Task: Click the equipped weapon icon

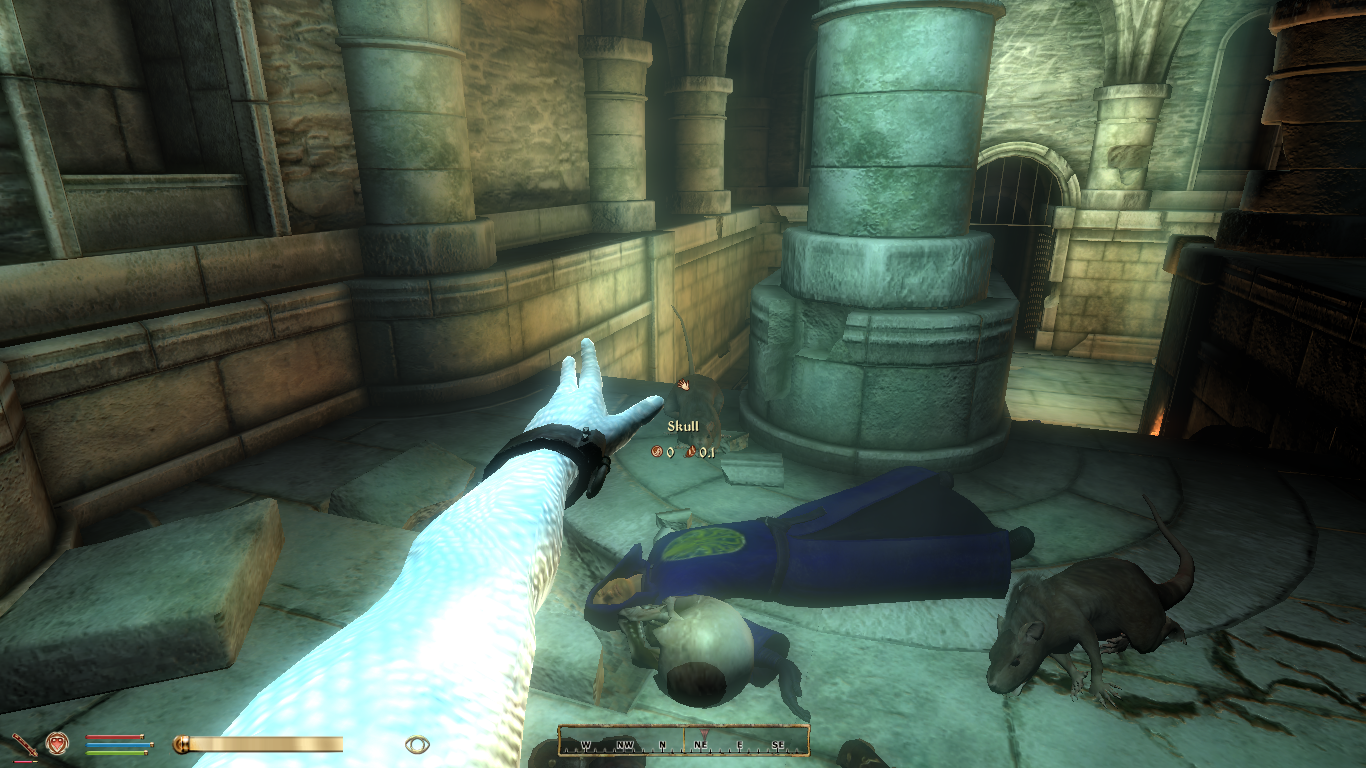Action: click(x=23, y=744)
